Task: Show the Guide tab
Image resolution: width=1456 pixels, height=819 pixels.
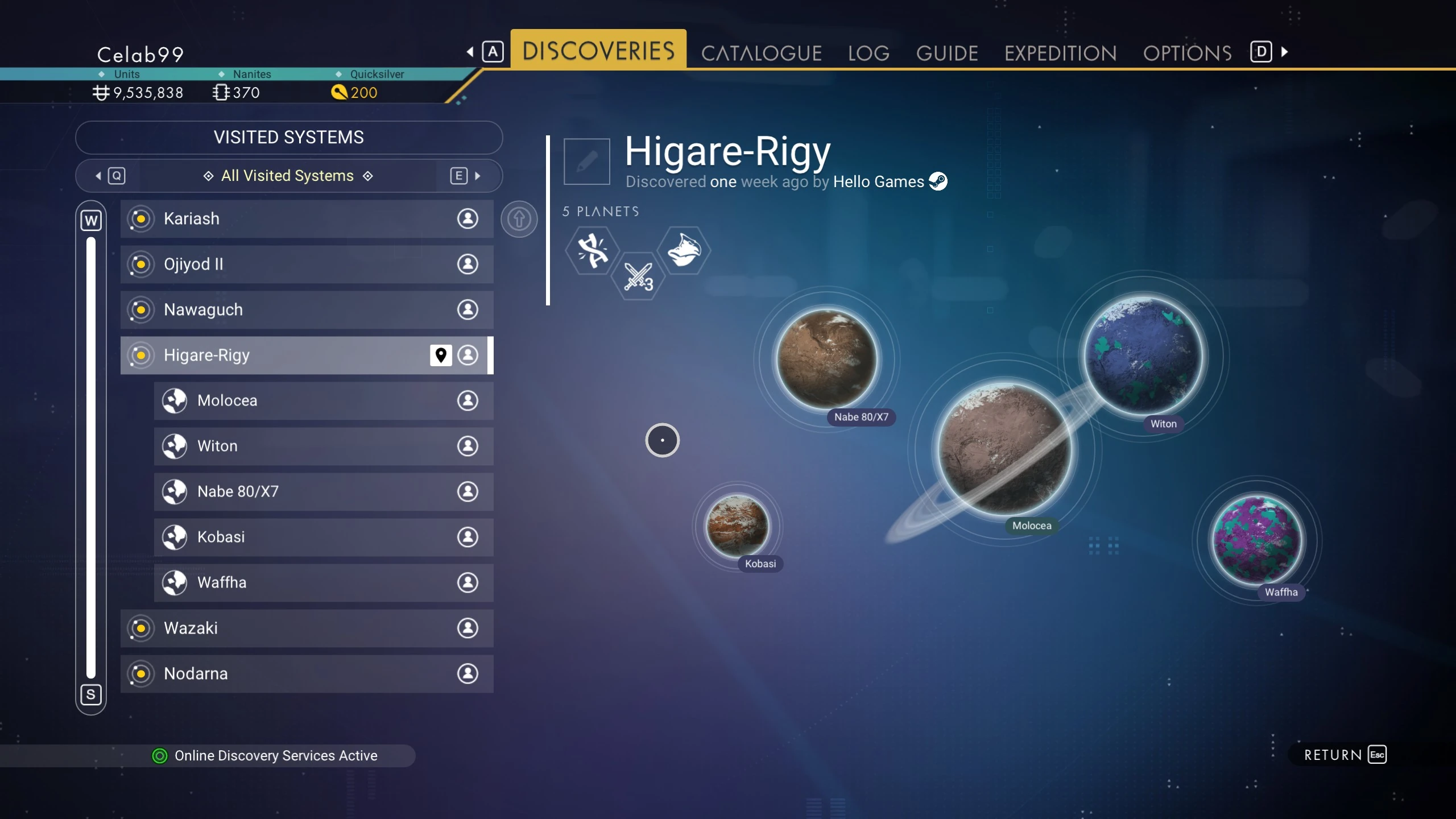Action: point(947,53)
